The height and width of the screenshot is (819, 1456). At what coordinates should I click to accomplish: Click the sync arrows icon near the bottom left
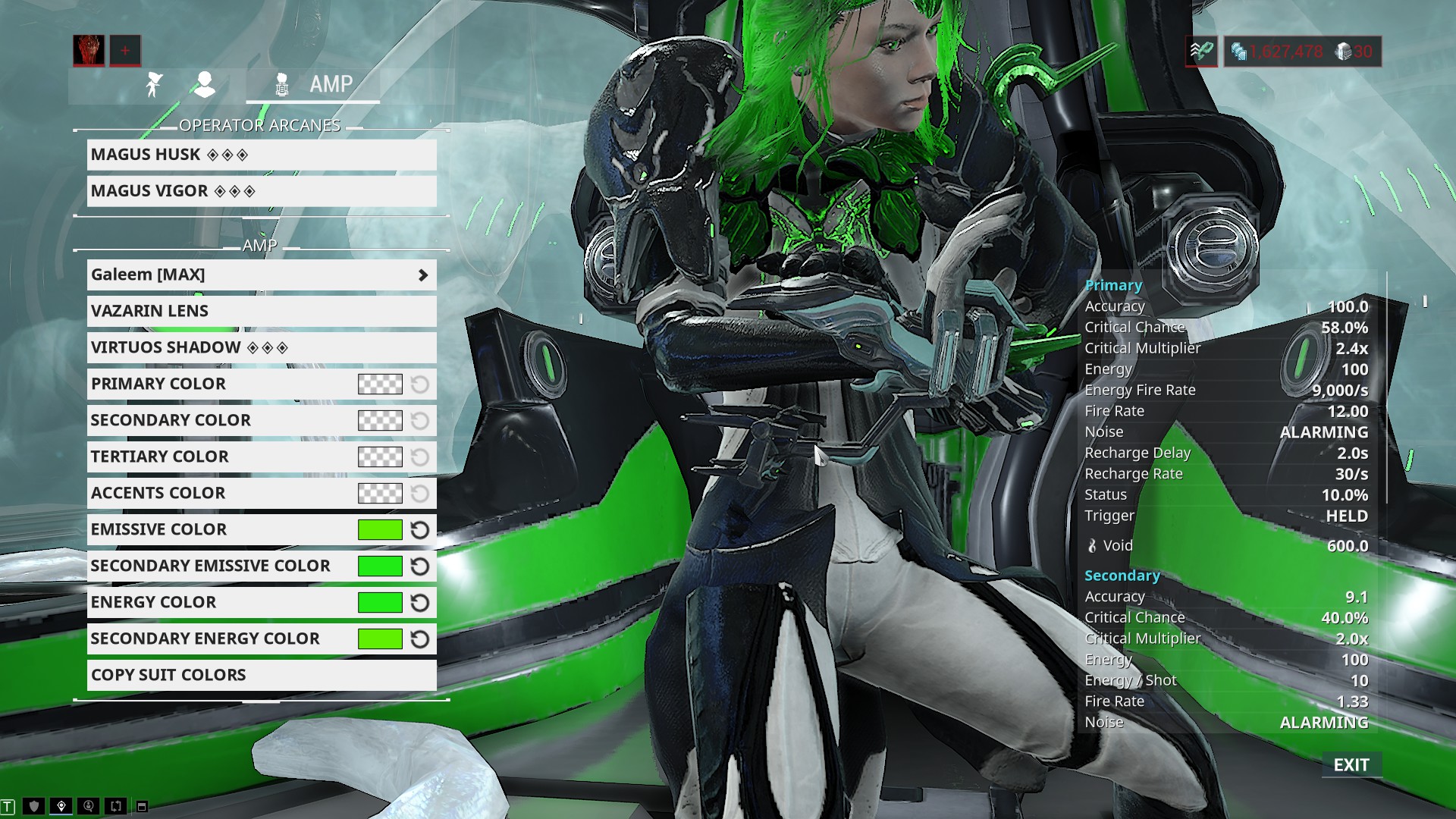tap(115, 805)
